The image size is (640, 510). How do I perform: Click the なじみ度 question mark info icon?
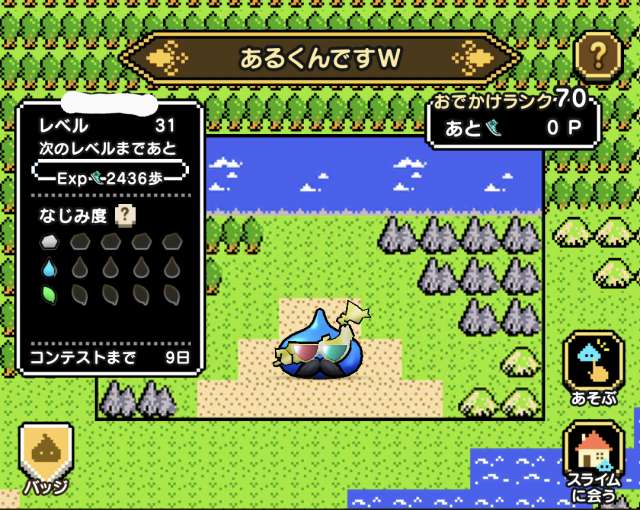pyautogui.click(x=126, y=214)
